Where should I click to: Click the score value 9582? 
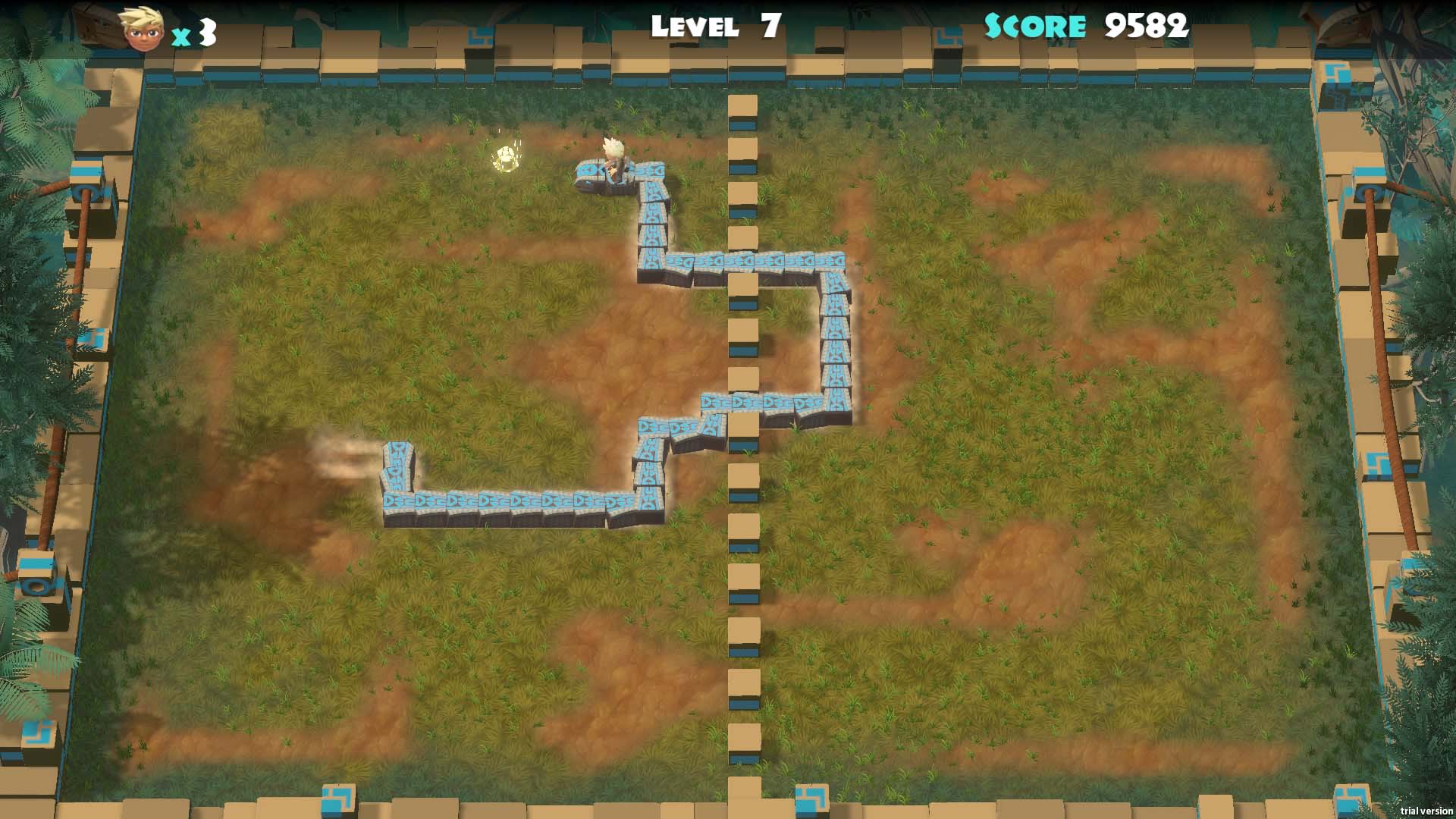1145,27
